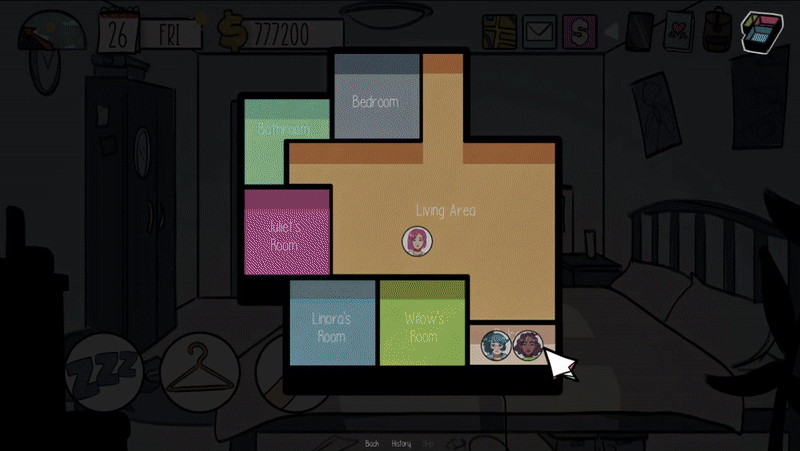Close the house map icon
This screenshot has width=800, height=451.
[764, 34]
